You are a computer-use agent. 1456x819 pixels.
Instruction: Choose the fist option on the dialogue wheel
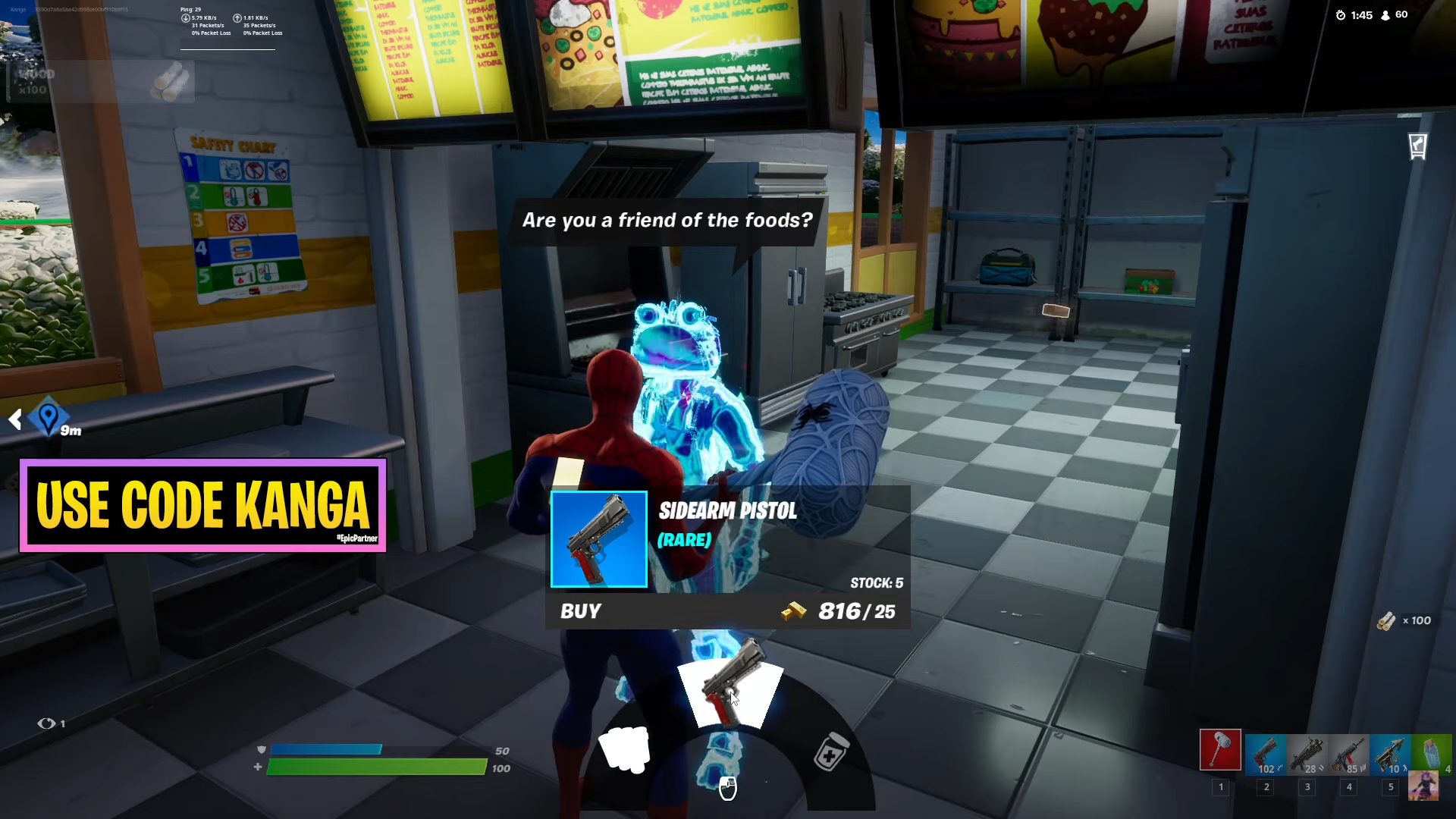[x=624, y=748]
